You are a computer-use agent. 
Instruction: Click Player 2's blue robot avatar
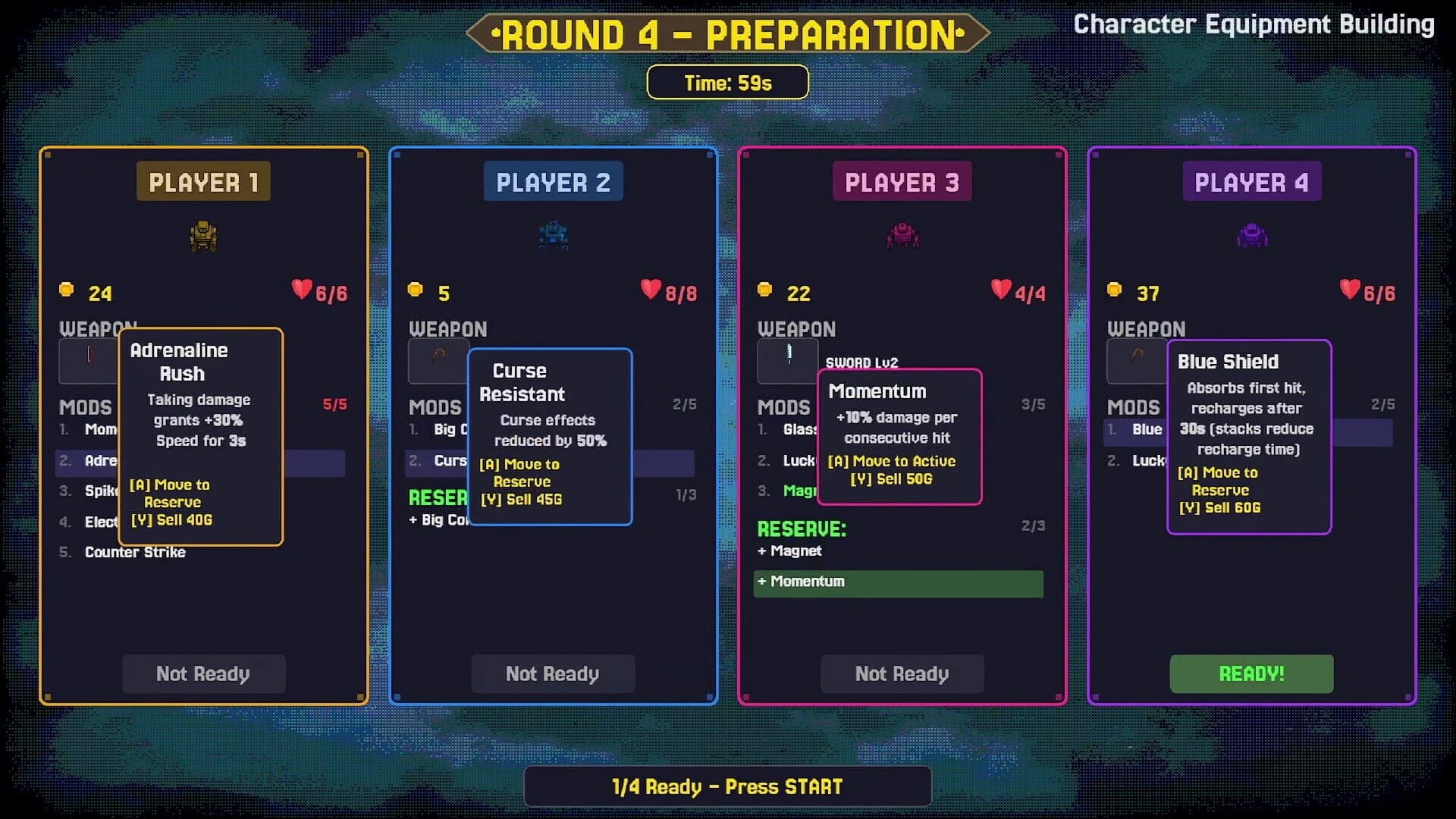[553, 236]
